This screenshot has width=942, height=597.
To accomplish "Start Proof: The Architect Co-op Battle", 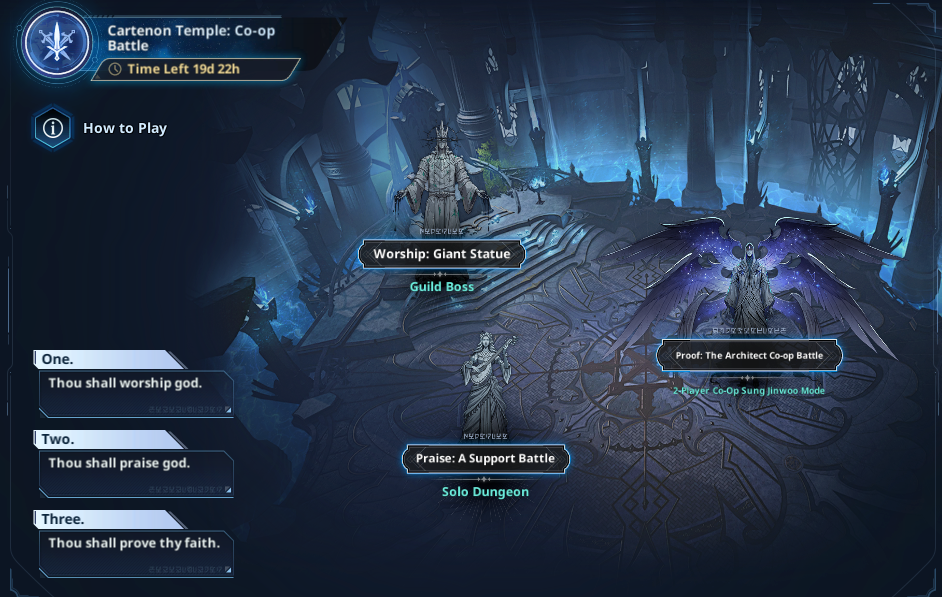I will [x=749, y=355].
